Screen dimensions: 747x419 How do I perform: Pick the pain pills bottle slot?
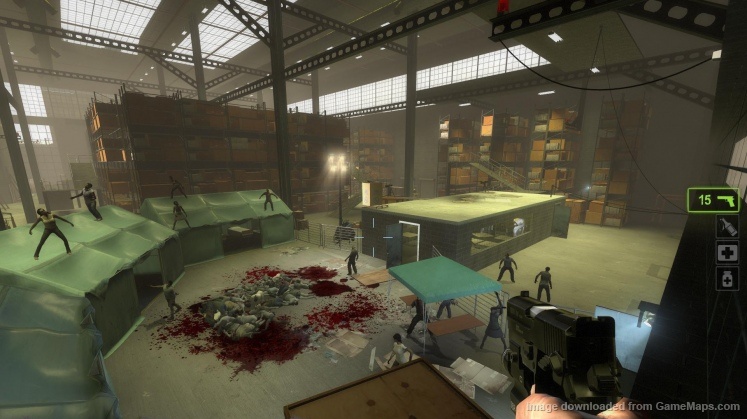[728, 279]
